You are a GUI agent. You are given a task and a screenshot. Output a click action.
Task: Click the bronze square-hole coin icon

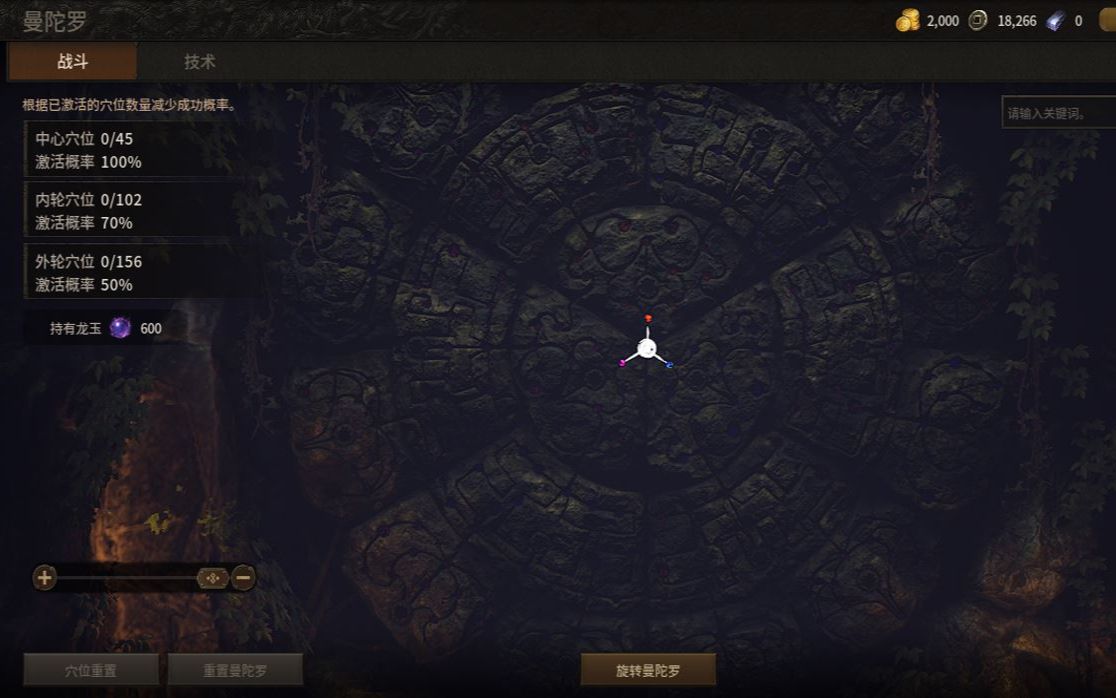(978, 20)
